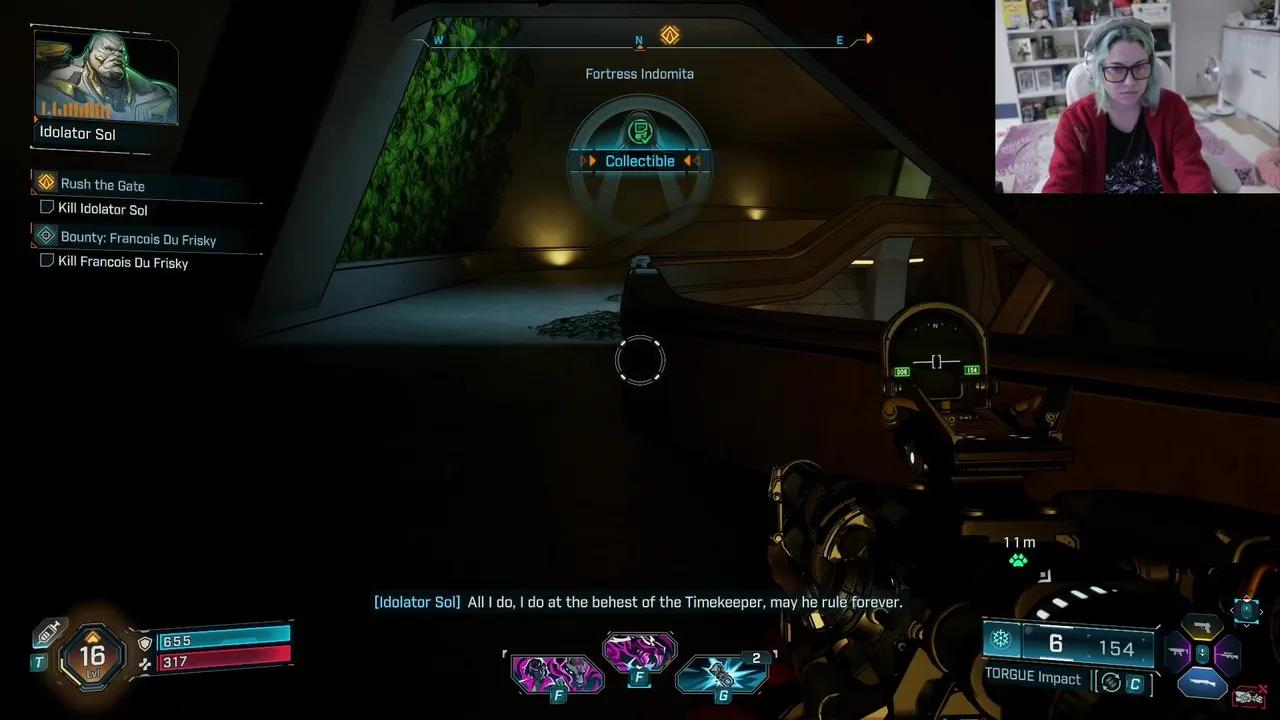The image size is (1280, 720).
Task: Click the streamer webcam overlay
Action: (1137, 96)
